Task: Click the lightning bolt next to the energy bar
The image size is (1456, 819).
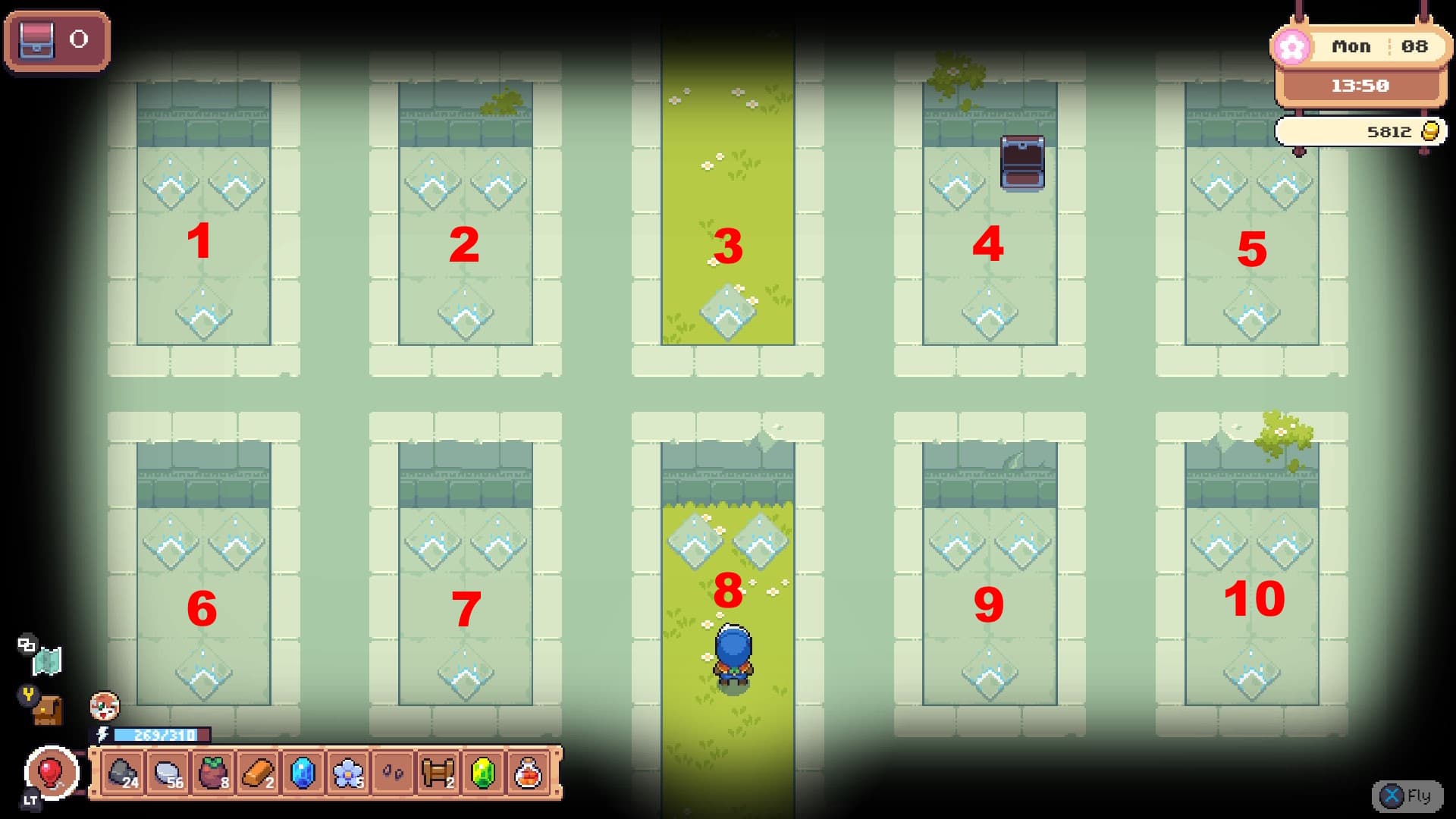Action: point(103,734)
